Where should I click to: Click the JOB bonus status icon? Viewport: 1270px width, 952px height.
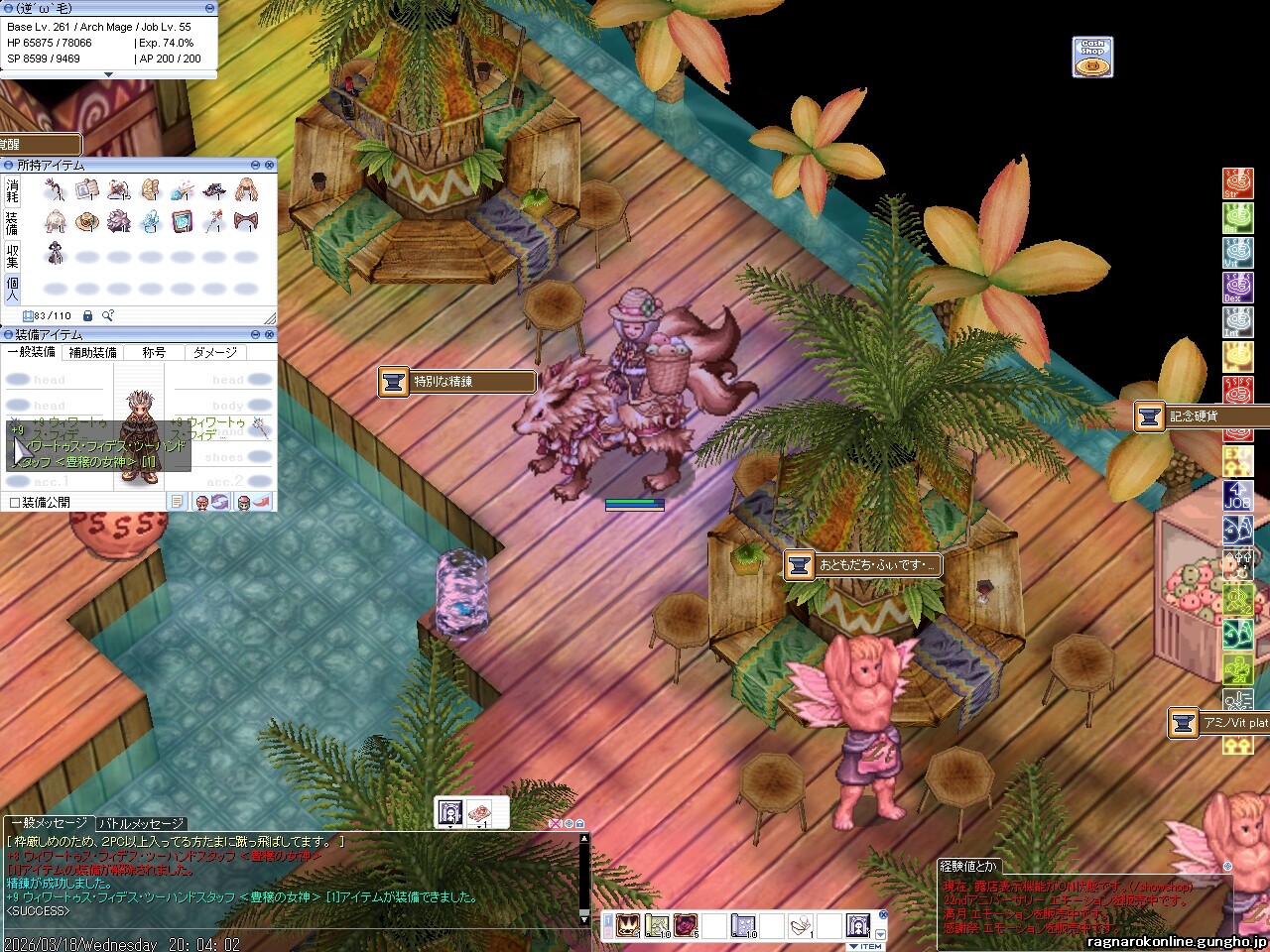pyautogui.click(x=1236, y=496)
